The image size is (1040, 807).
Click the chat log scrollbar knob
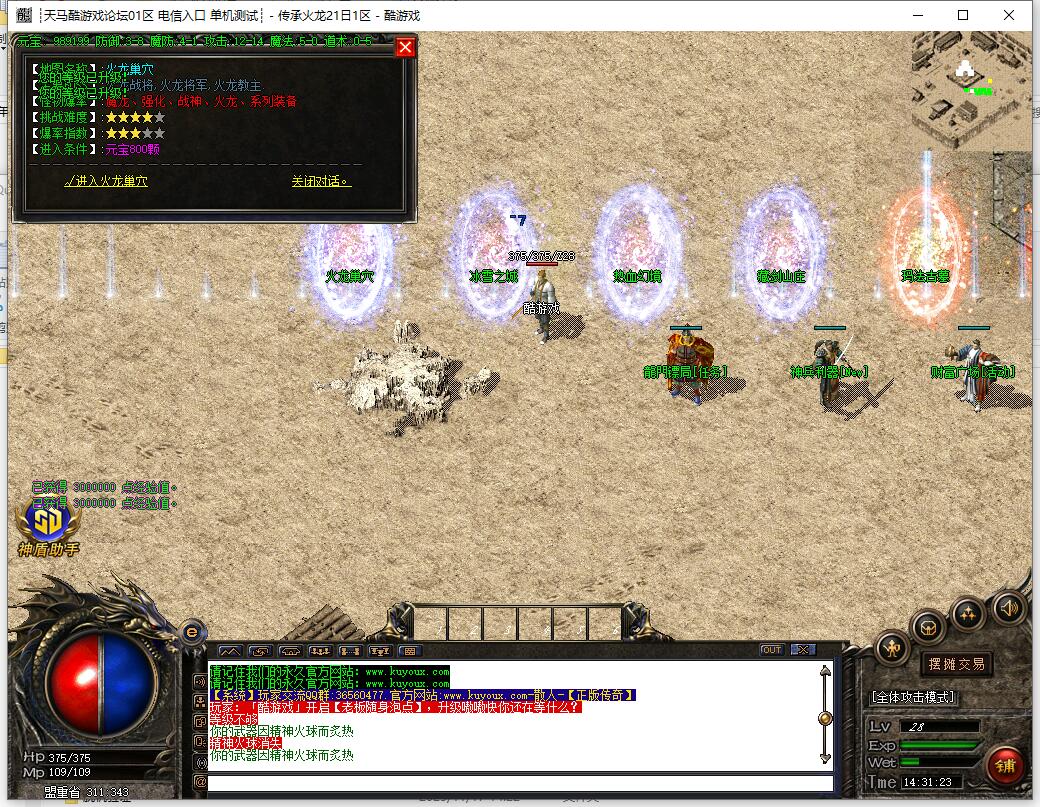click(x=824, y=717)
